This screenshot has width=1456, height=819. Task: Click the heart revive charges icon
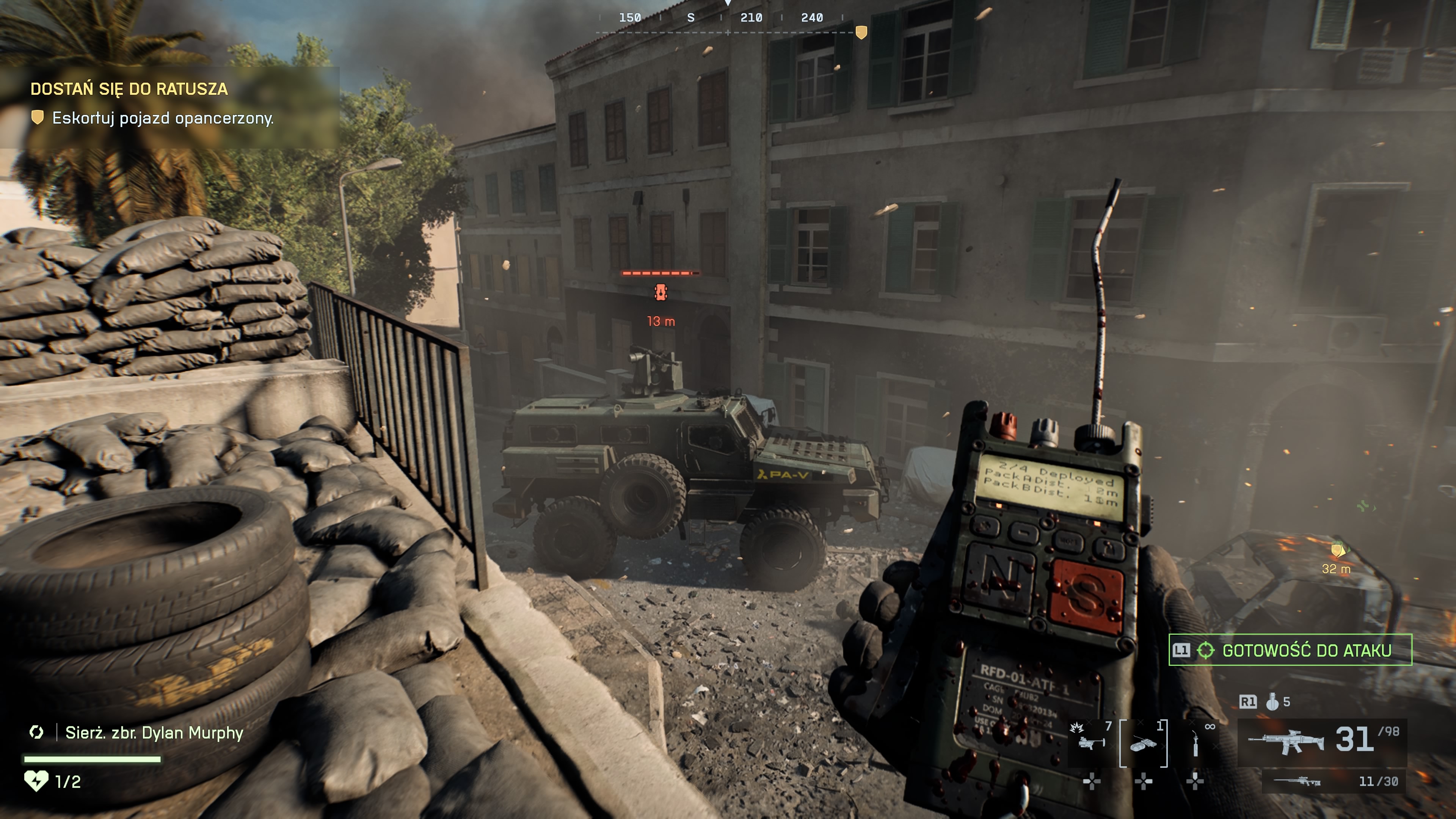coord(36,781)
